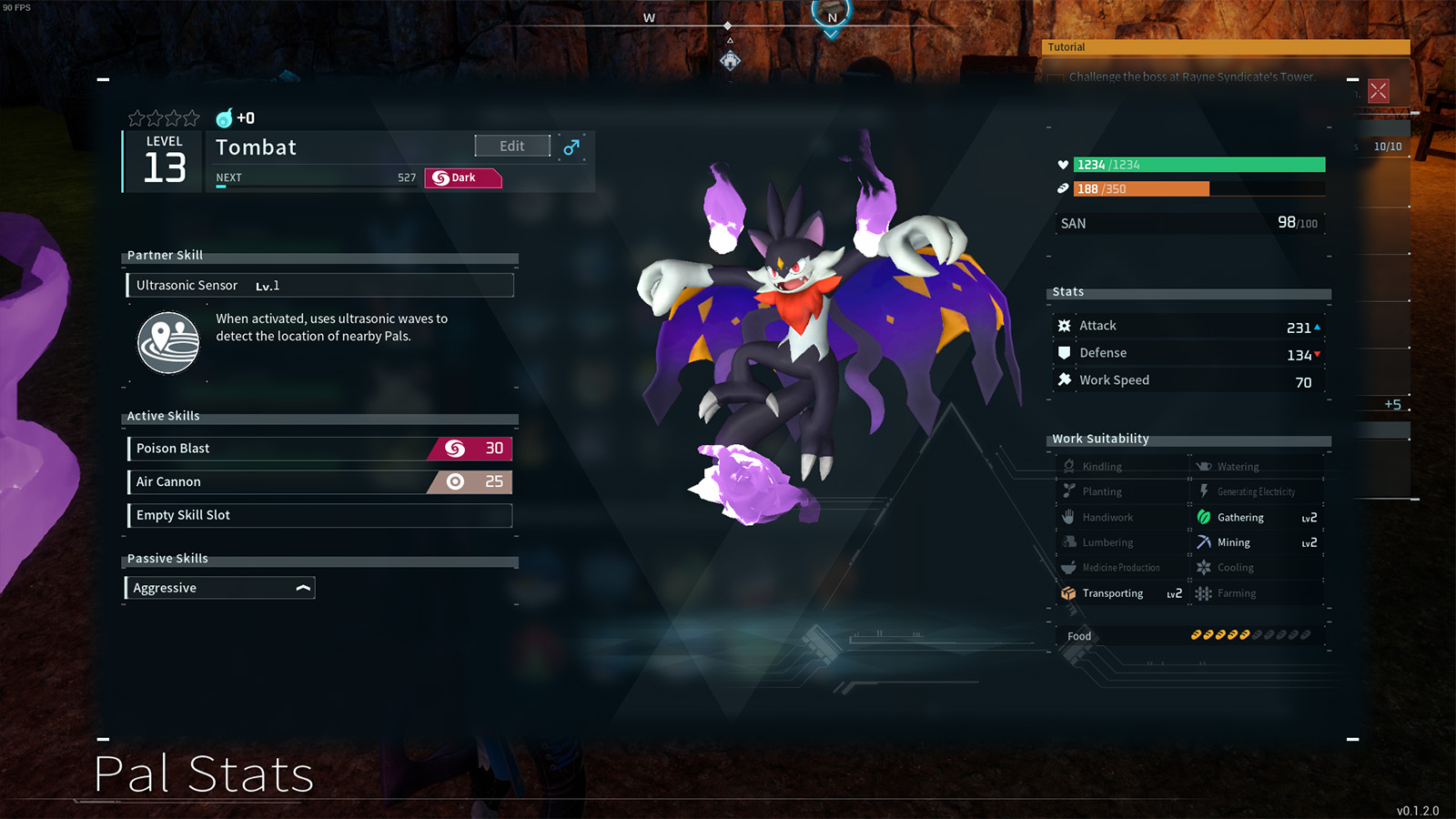Click the male gender icon

coord(571,147)
